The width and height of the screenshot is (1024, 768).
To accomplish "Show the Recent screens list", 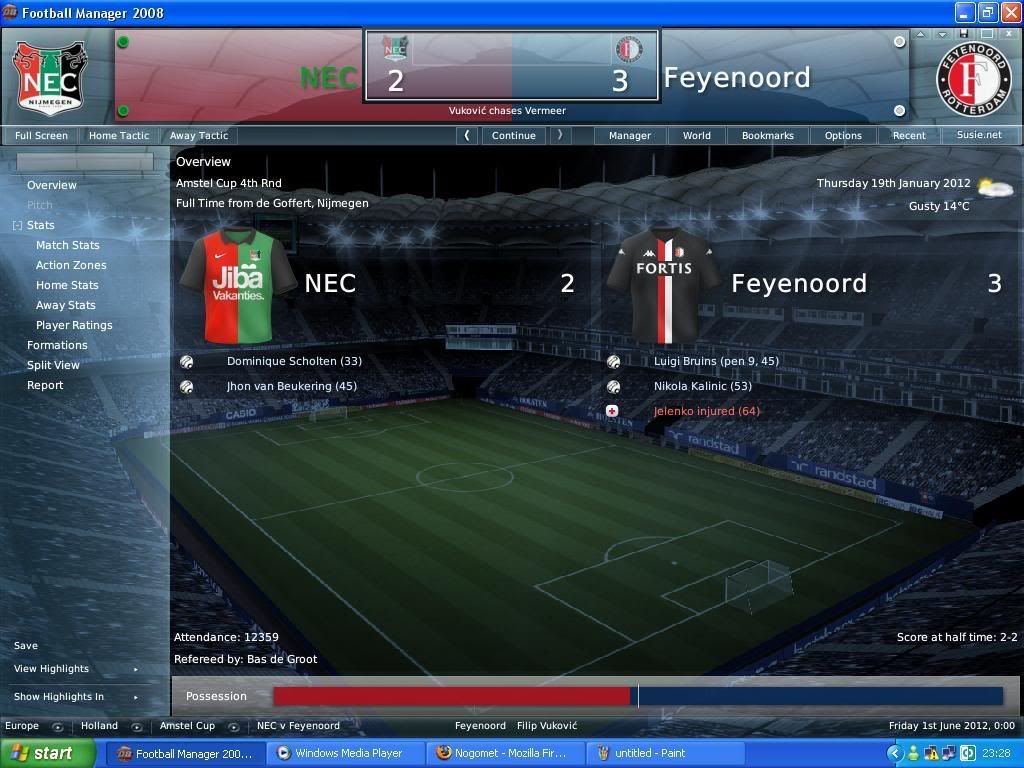I will [909, 135].
